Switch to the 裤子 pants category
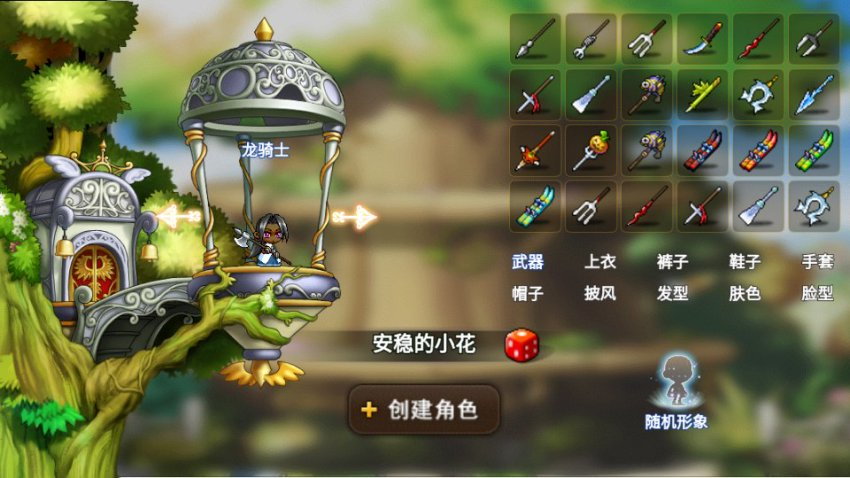This screenshot has width=850, height=478. 673,262
